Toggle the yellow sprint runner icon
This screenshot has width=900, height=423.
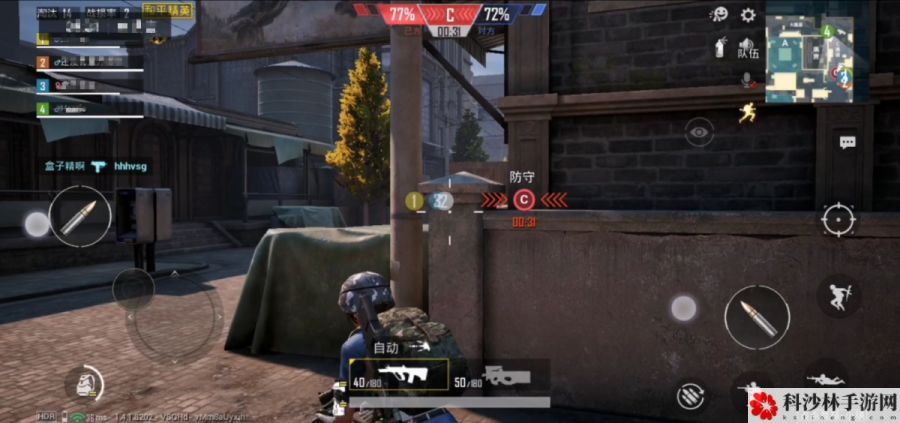(745, 112)
